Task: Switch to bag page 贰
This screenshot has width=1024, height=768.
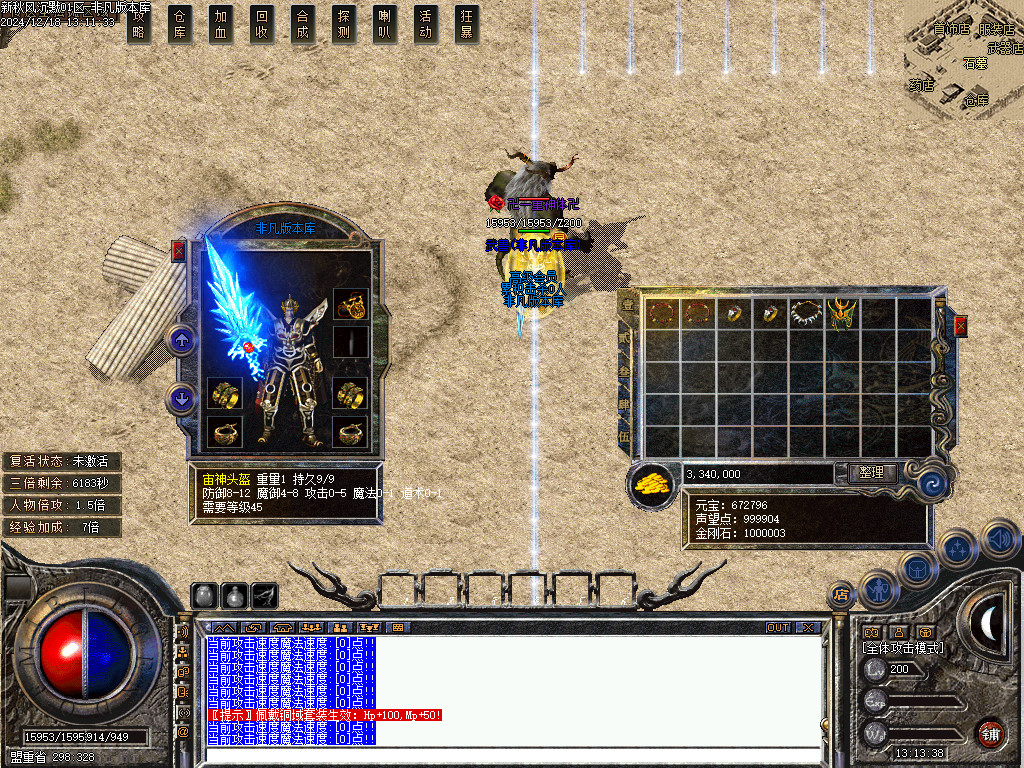Action: click(628, 340)
